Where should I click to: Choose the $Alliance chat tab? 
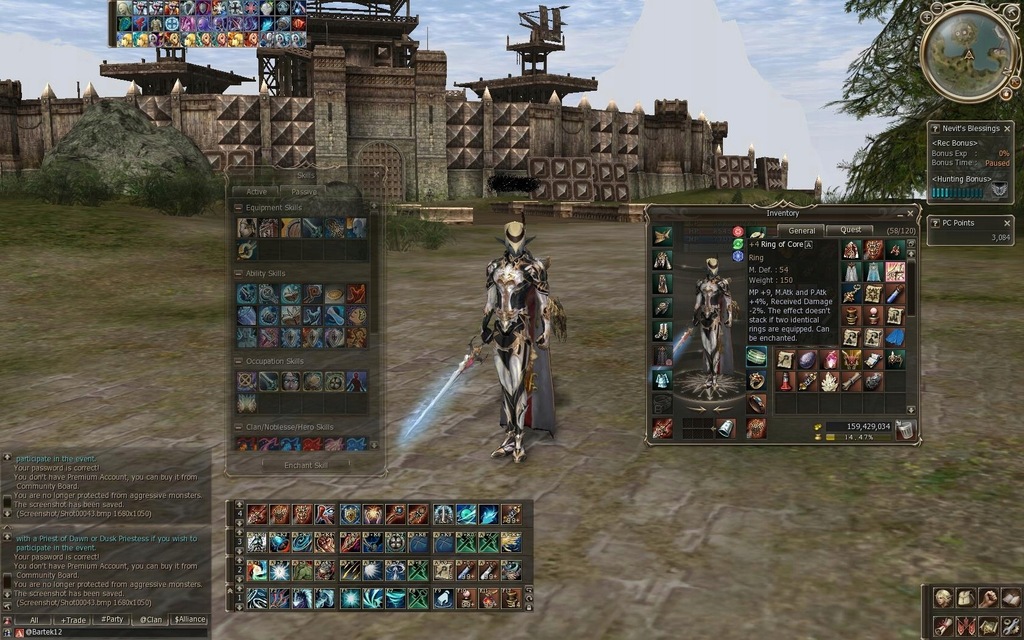coord(190,620)
